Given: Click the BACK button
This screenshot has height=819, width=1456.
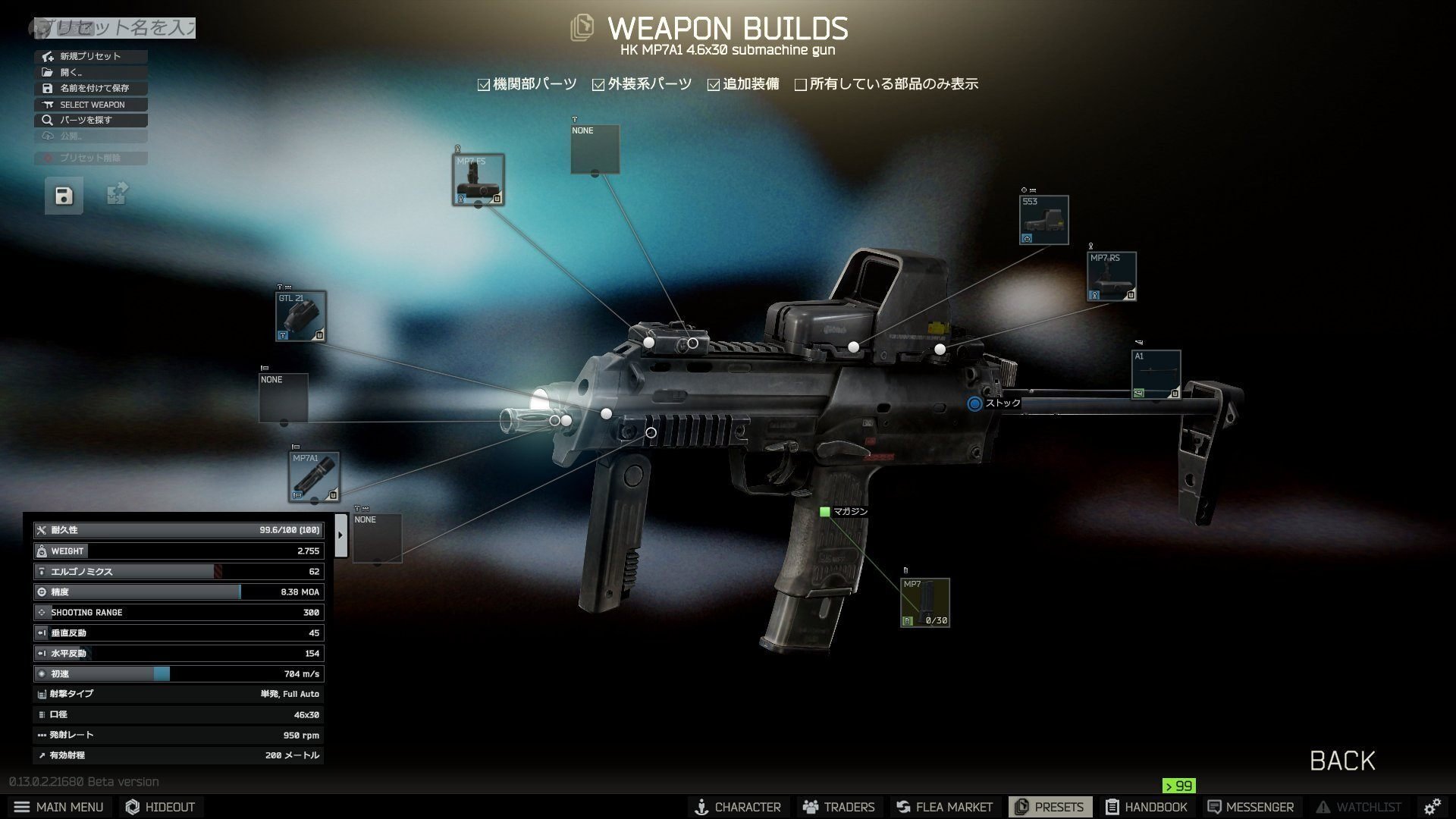Looking at the screenshot, I should (1341, 761).
